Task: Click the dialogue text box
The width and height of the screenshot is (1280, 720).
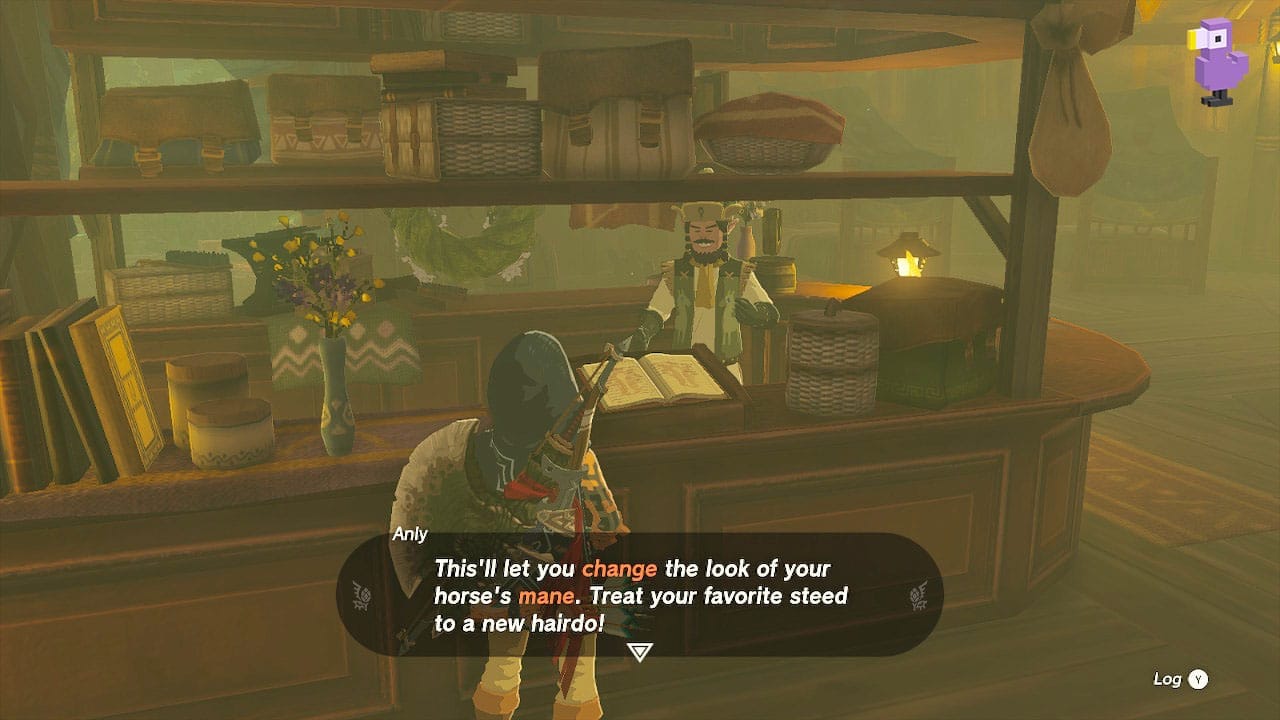Action: click(638, 595)
